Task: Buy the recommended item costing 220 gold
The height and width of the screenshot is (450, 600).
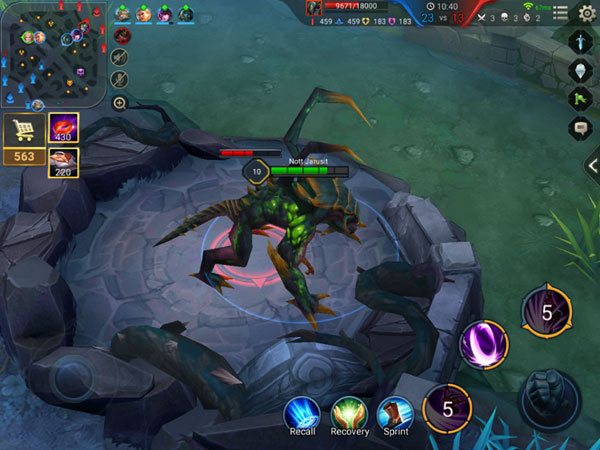Action: click(x=64, y=162)
